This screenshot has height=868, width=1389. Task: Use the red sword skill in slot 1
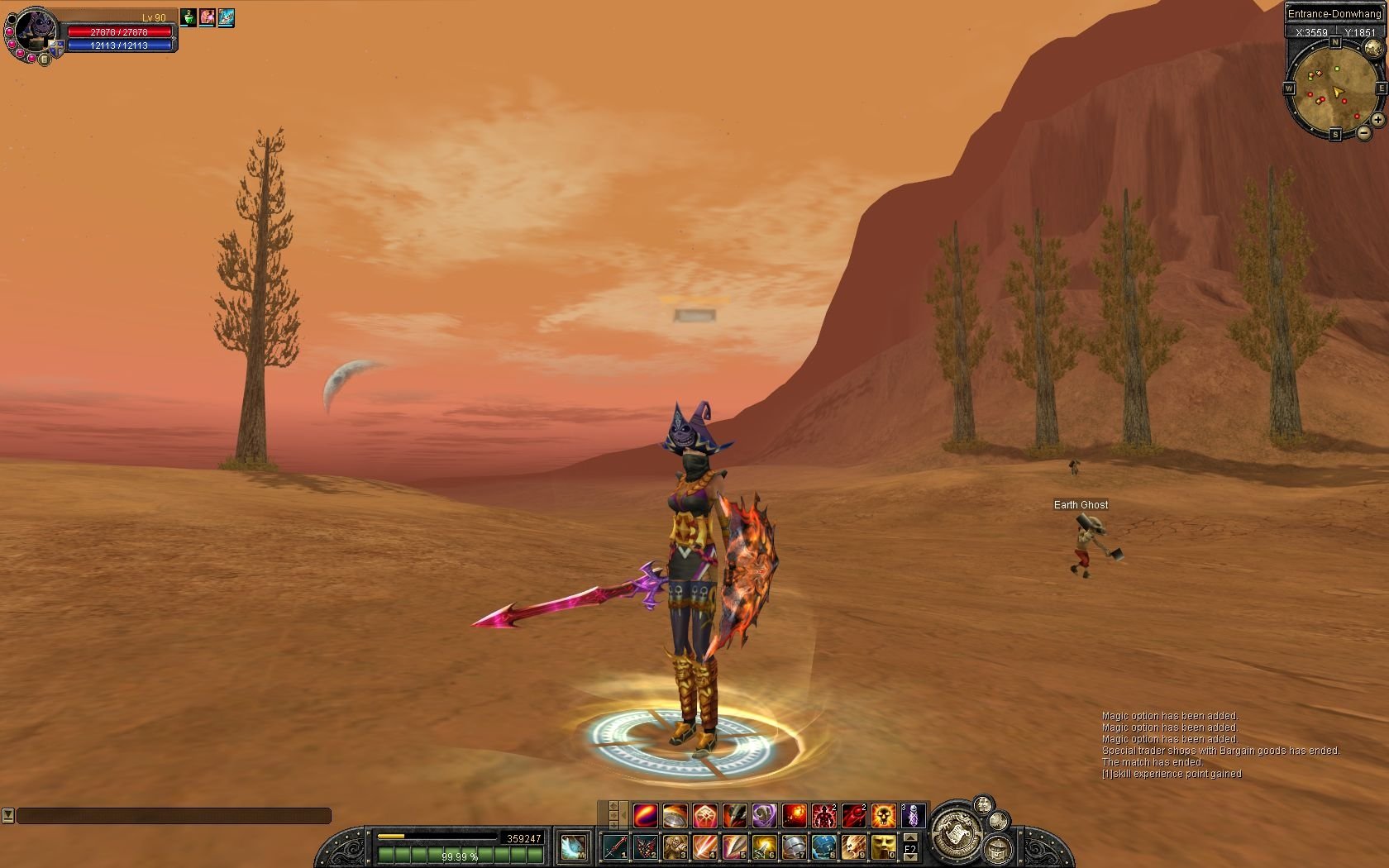[x=615, y=847]
